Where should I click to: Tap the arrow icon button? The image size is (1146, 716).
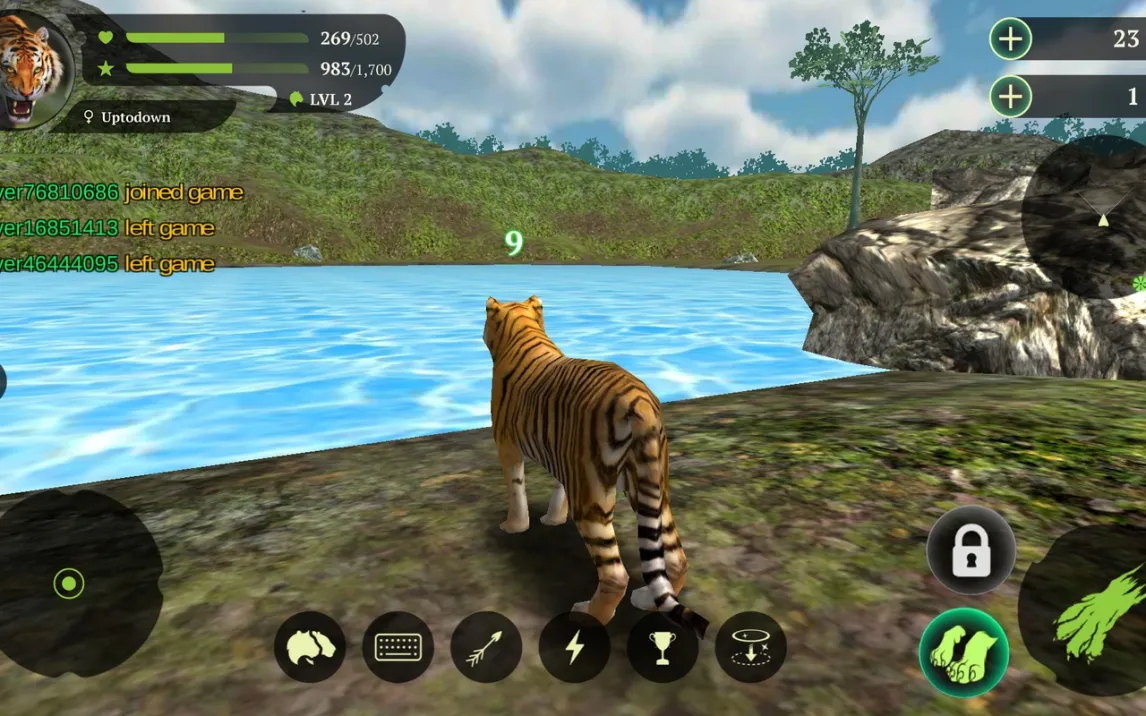click(486, 647)
